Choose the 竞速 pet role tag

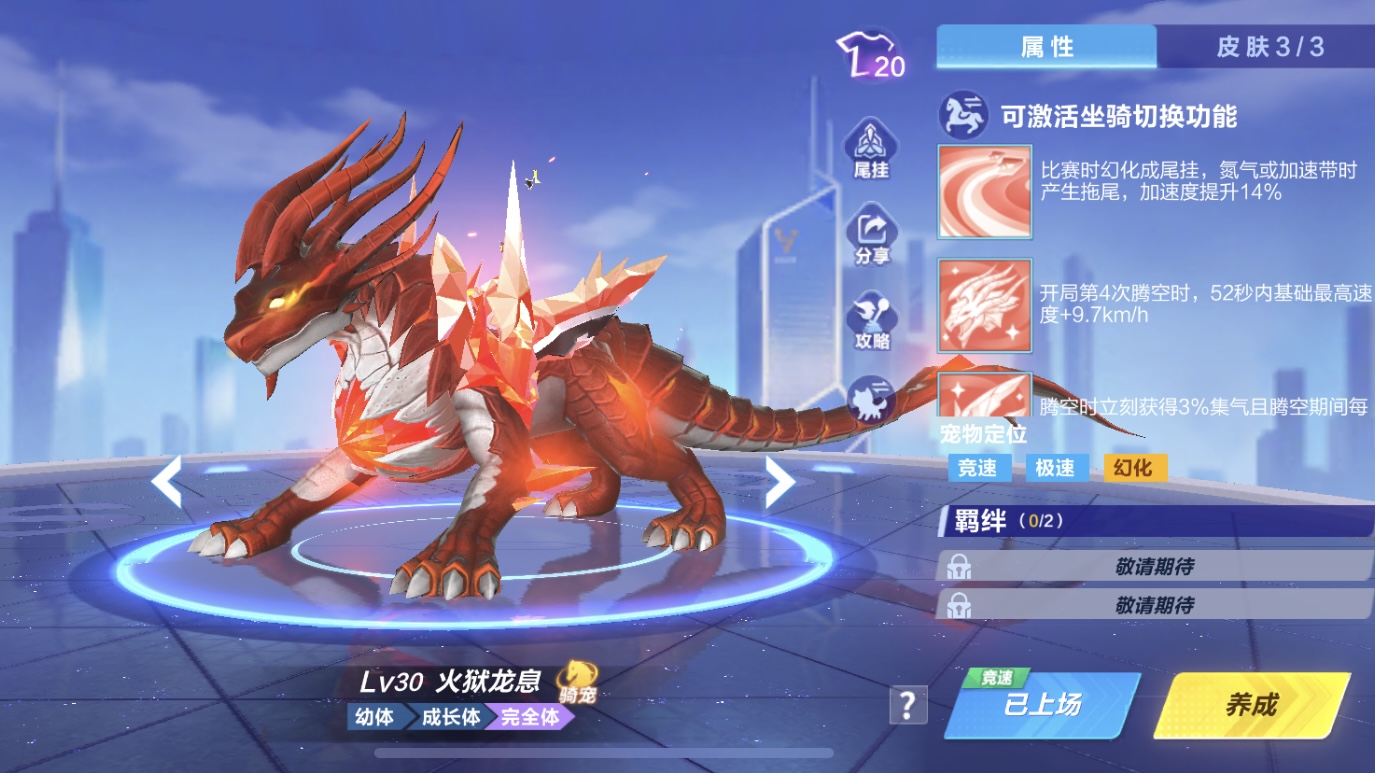[x=977, y=467]
